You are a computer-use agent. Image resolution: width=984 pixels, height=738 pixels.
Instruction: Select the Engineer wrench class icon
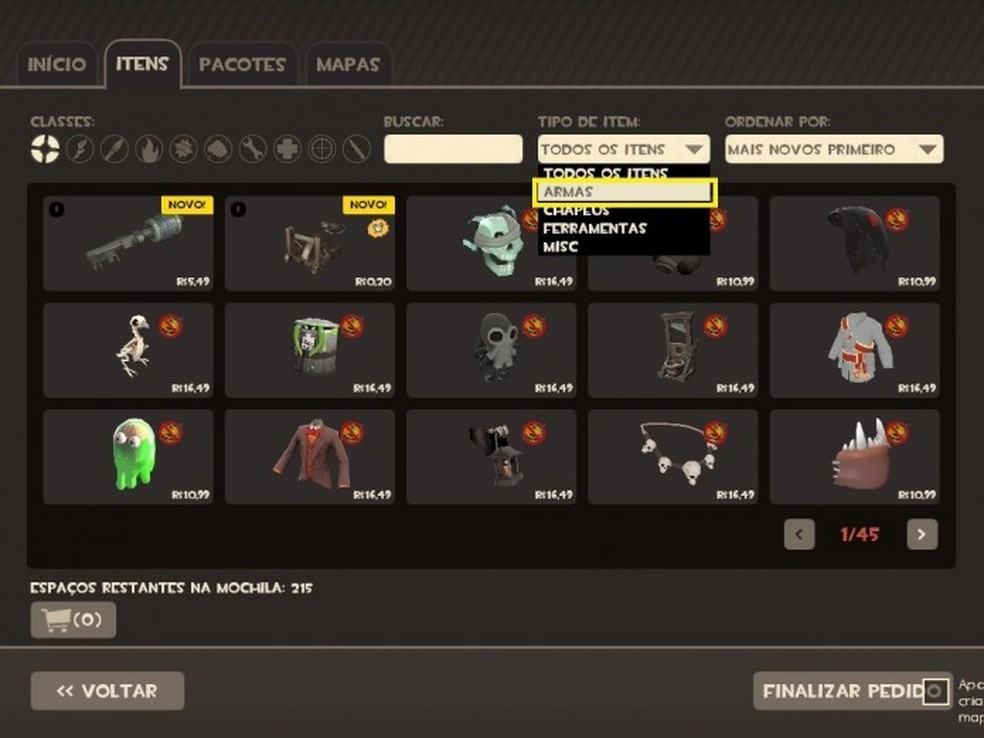coord(252,150)
